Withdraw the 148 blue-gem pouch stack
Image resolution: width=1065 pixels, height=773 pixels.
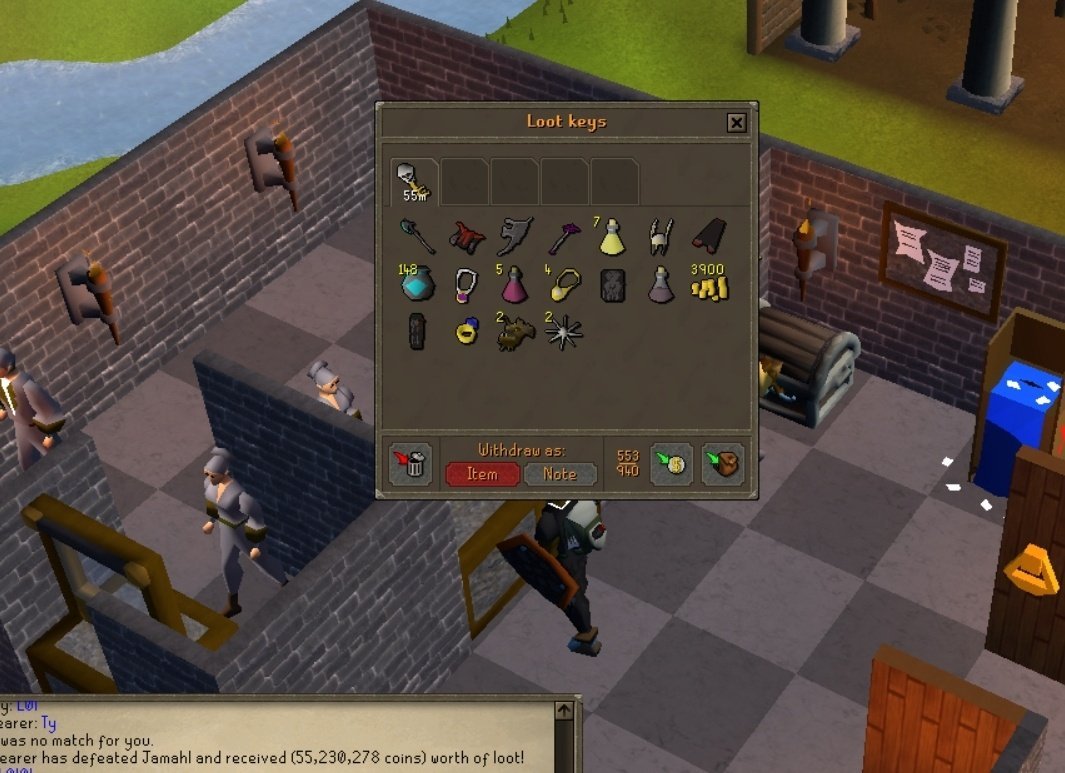(x=415, y=286)
